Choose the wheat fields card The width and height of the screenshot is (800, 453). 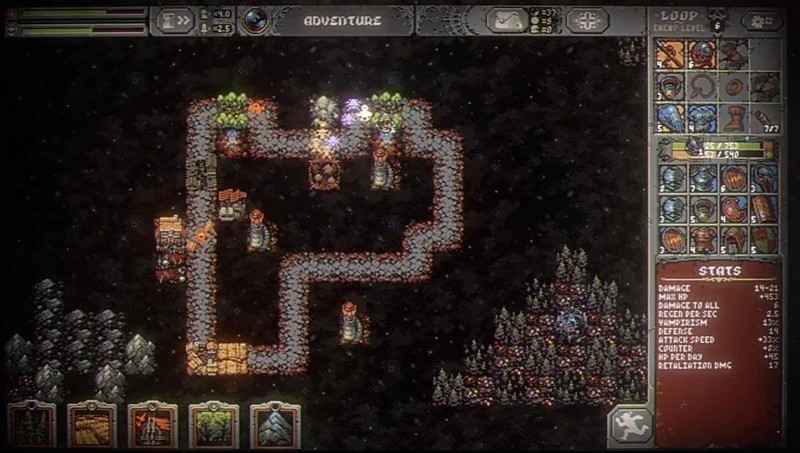tap(92, 426)
